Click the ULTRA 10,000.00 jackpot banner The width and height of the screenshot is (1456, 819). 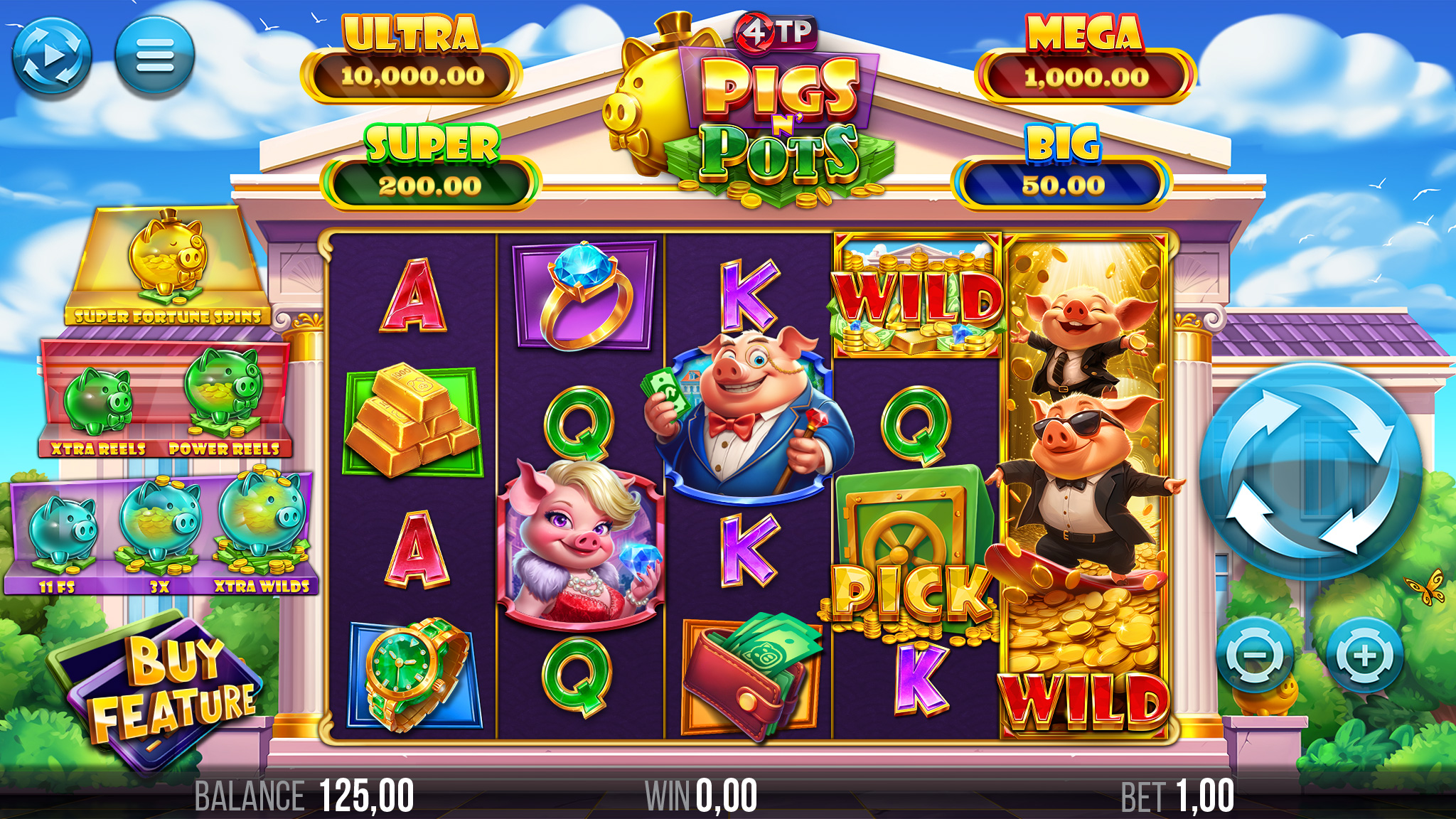click(x=411, y=55)
